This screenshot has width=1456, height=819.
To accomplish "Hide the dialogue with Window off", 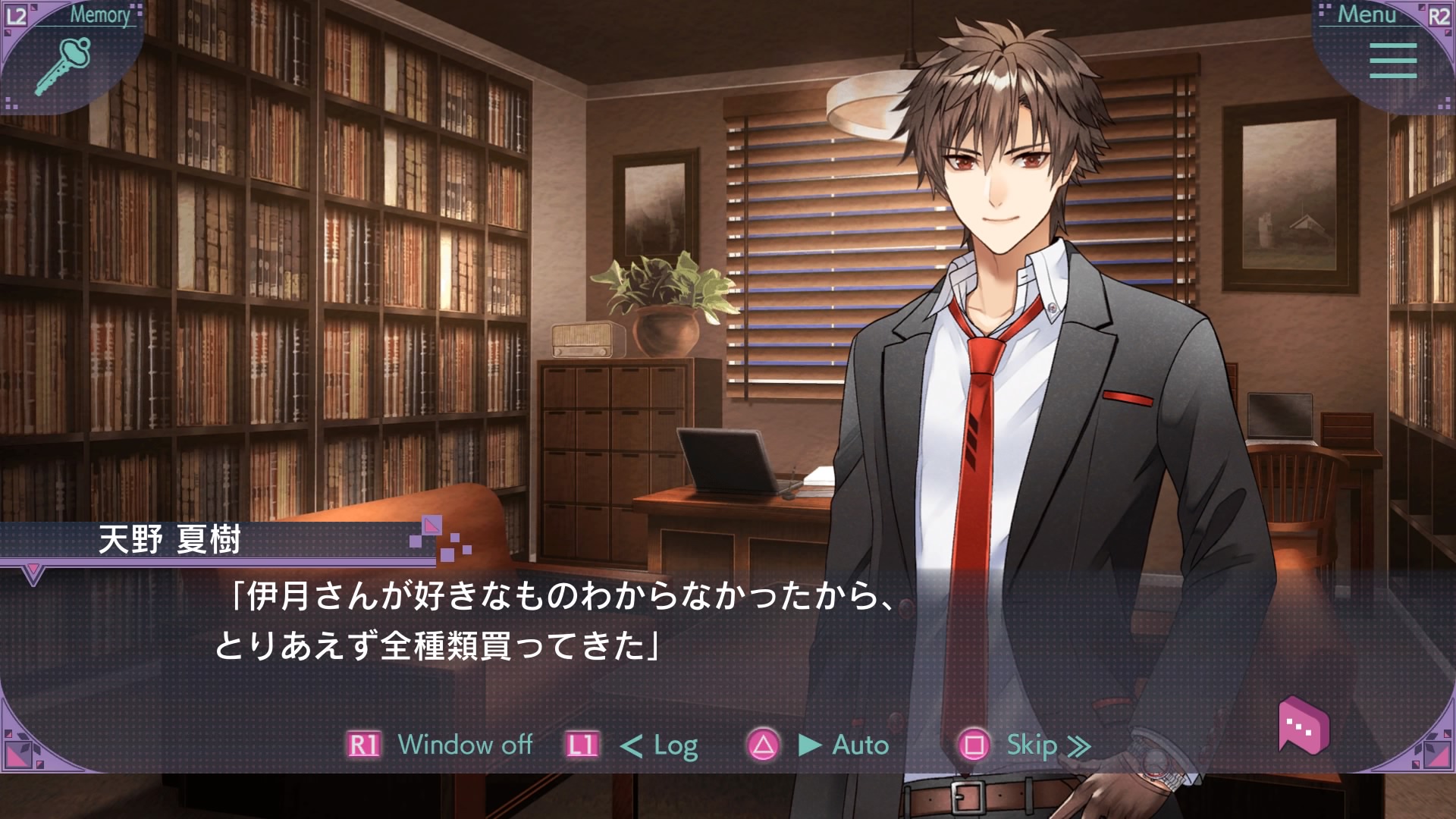I will click(464, 745).
